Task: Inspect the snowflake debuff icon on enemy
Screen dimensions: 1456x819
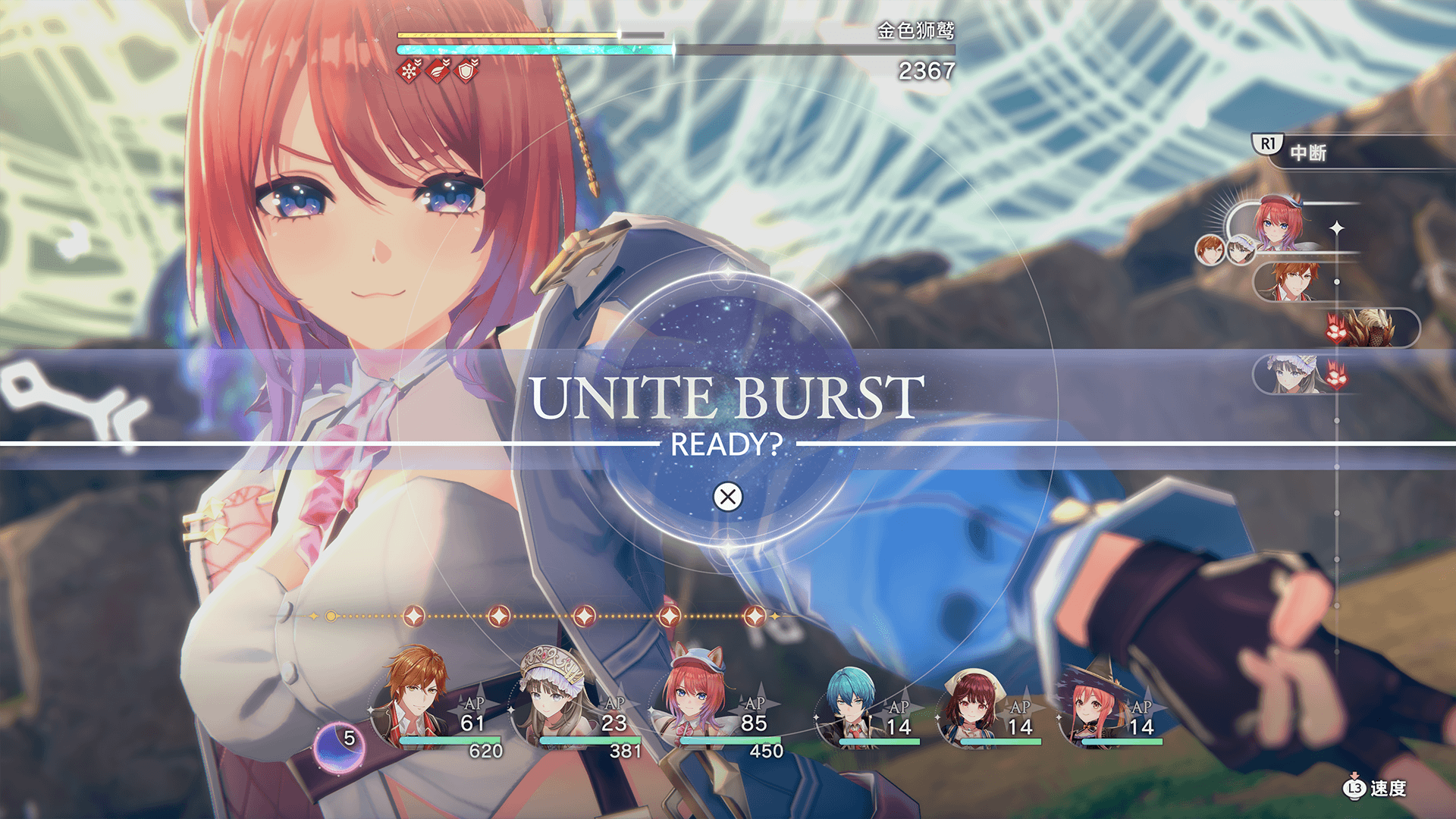Action: [409, 71]
